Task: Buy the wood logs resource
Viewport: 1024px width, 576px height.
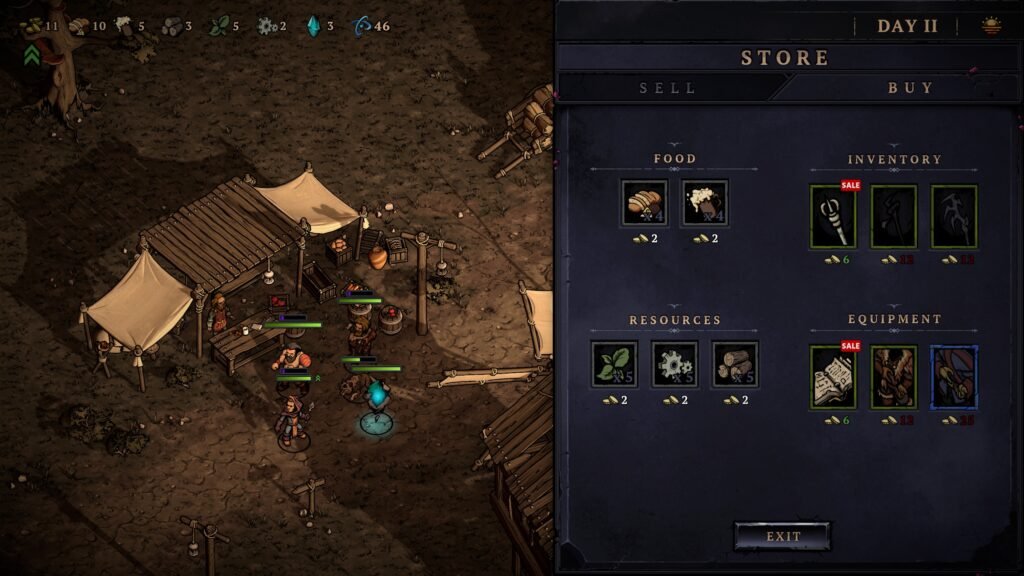Action: click(x=735, y=364)
